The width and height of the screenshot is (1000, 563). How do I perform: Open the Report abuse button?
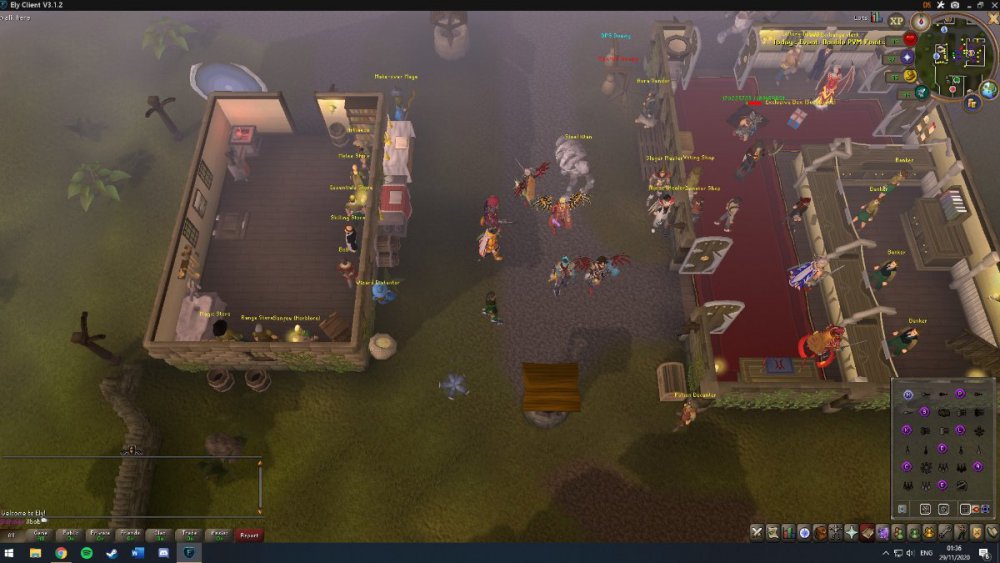pos(249,535)
